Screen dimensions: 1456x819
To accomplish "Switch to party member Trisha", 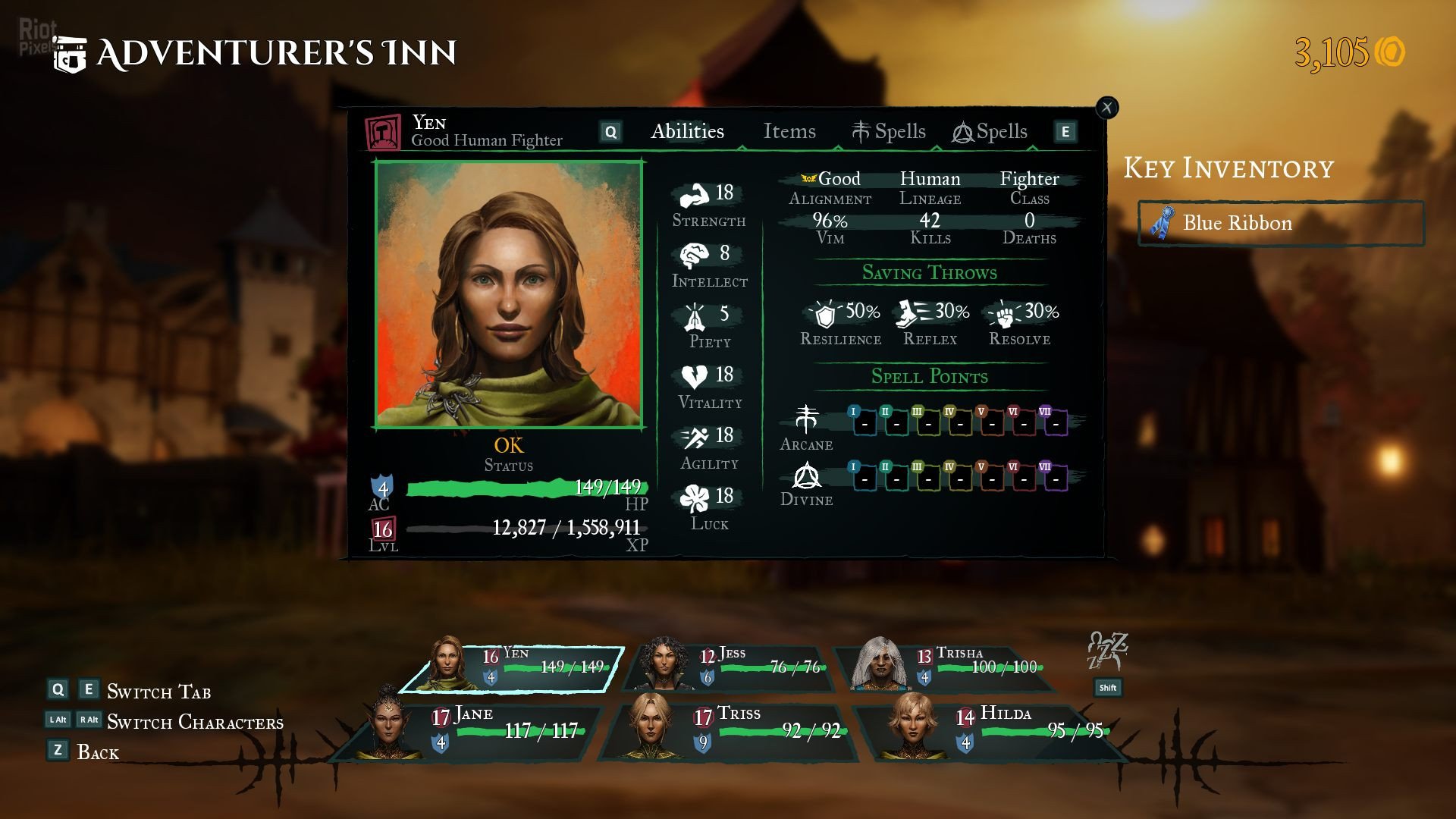I will (x=948, y=668).
